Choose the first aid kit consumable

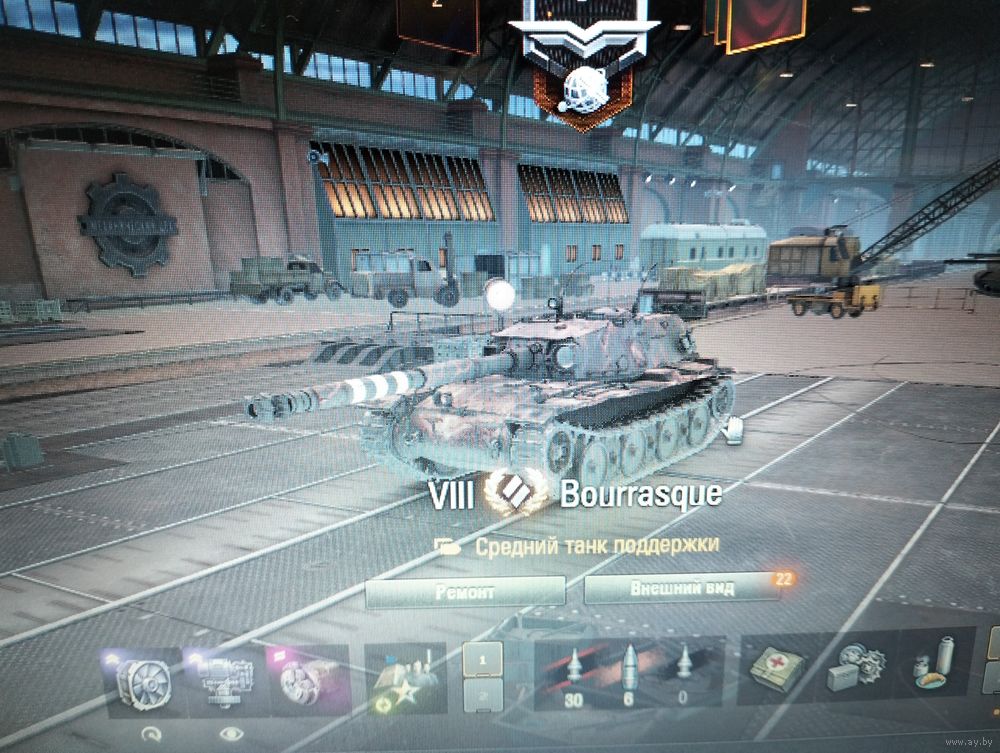pyautogui.click(x=777, y=670)
